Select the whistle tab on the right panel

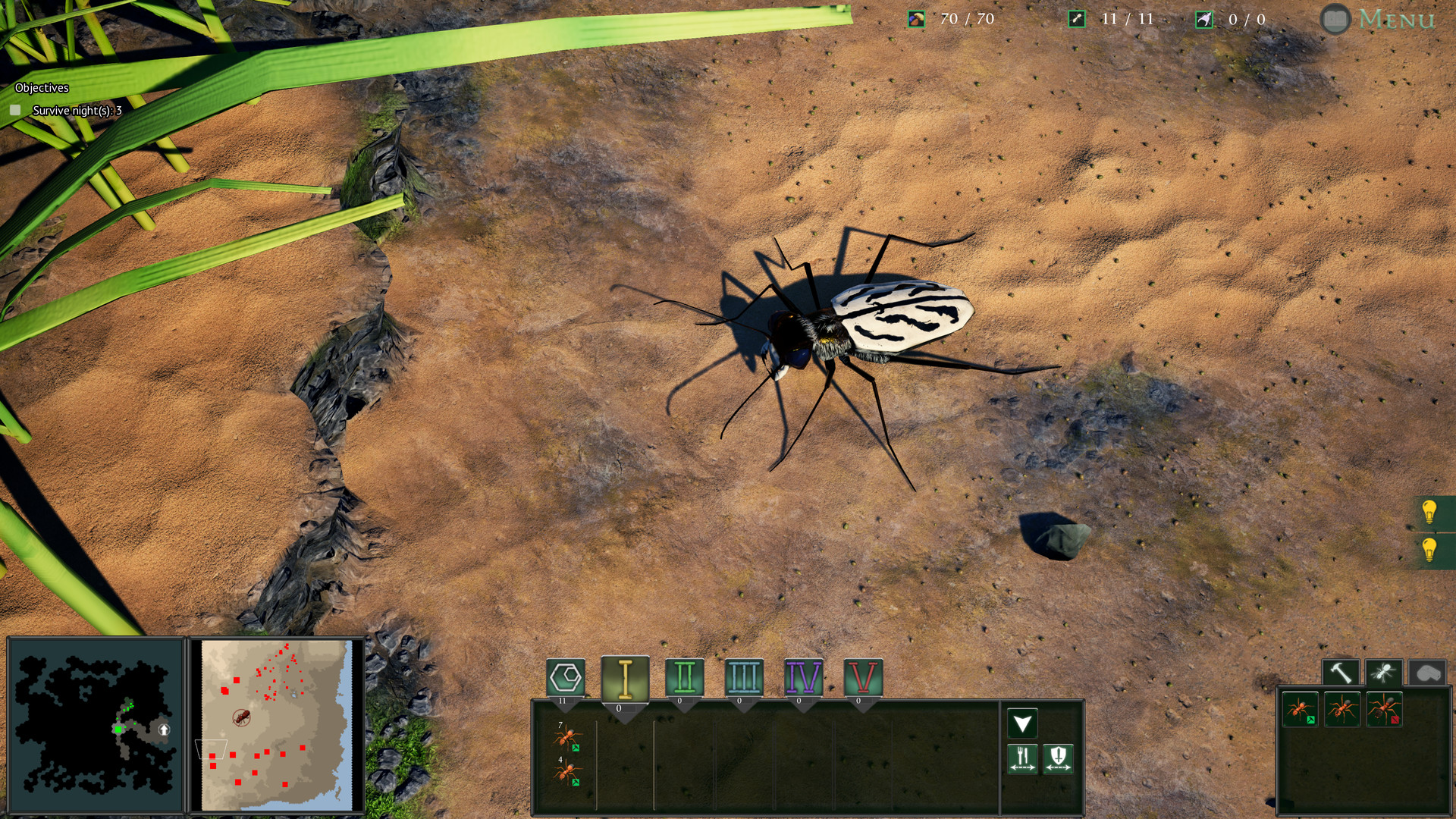[x=1426, y=671]
